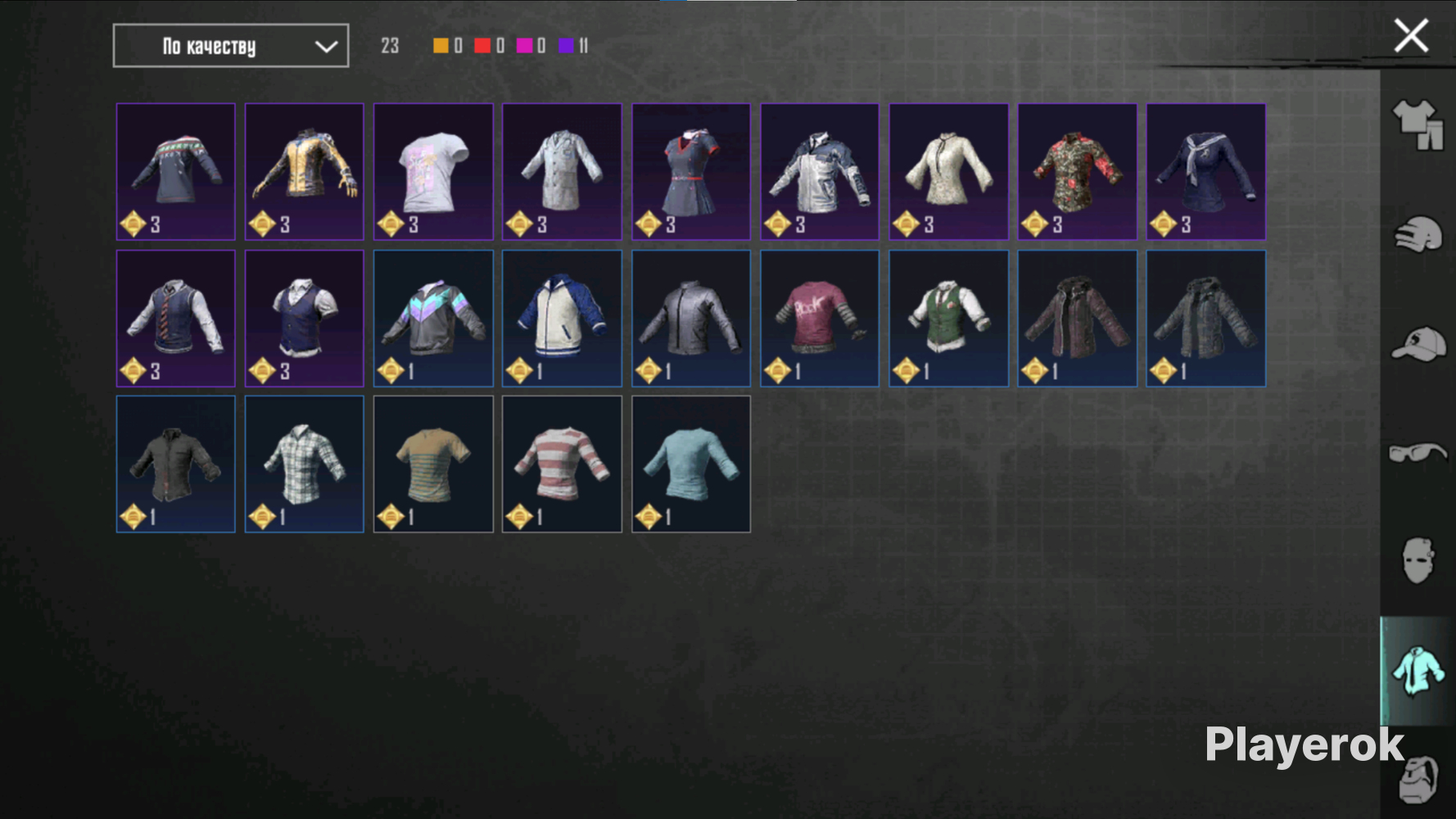Viewport: 1456px width, 819px height.
Task: Pick the white printed t-shirt
Action: 433,171
